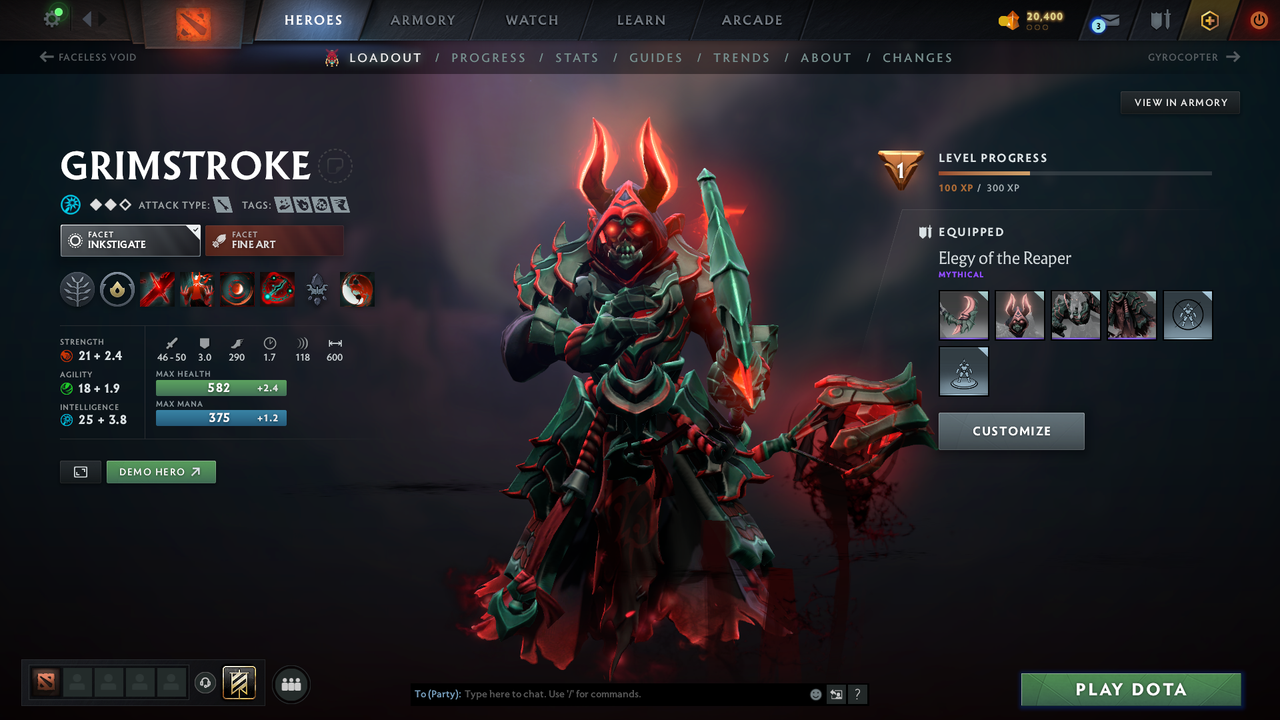Open the Arcade tab

(x=752, y=20)
